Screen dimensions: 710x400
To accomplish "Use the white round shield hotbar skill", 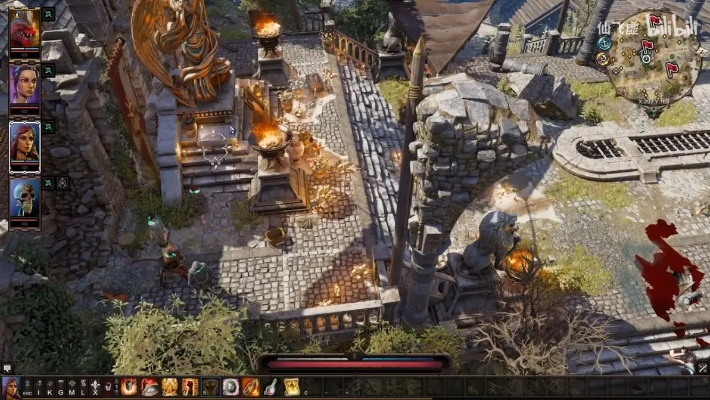I will pos(231,387).
